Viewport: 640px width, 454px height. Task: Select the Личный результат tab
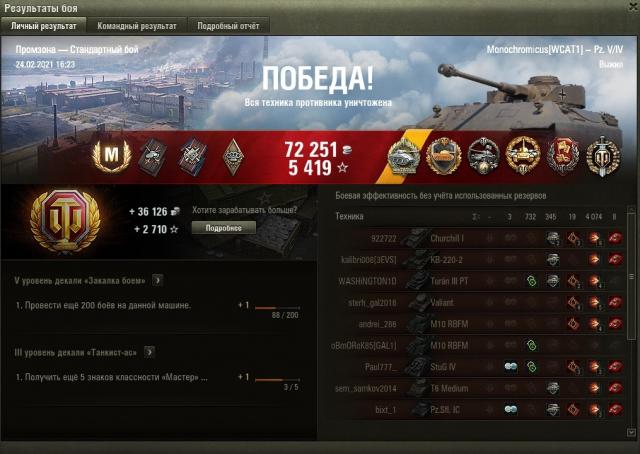click(44, 24)
